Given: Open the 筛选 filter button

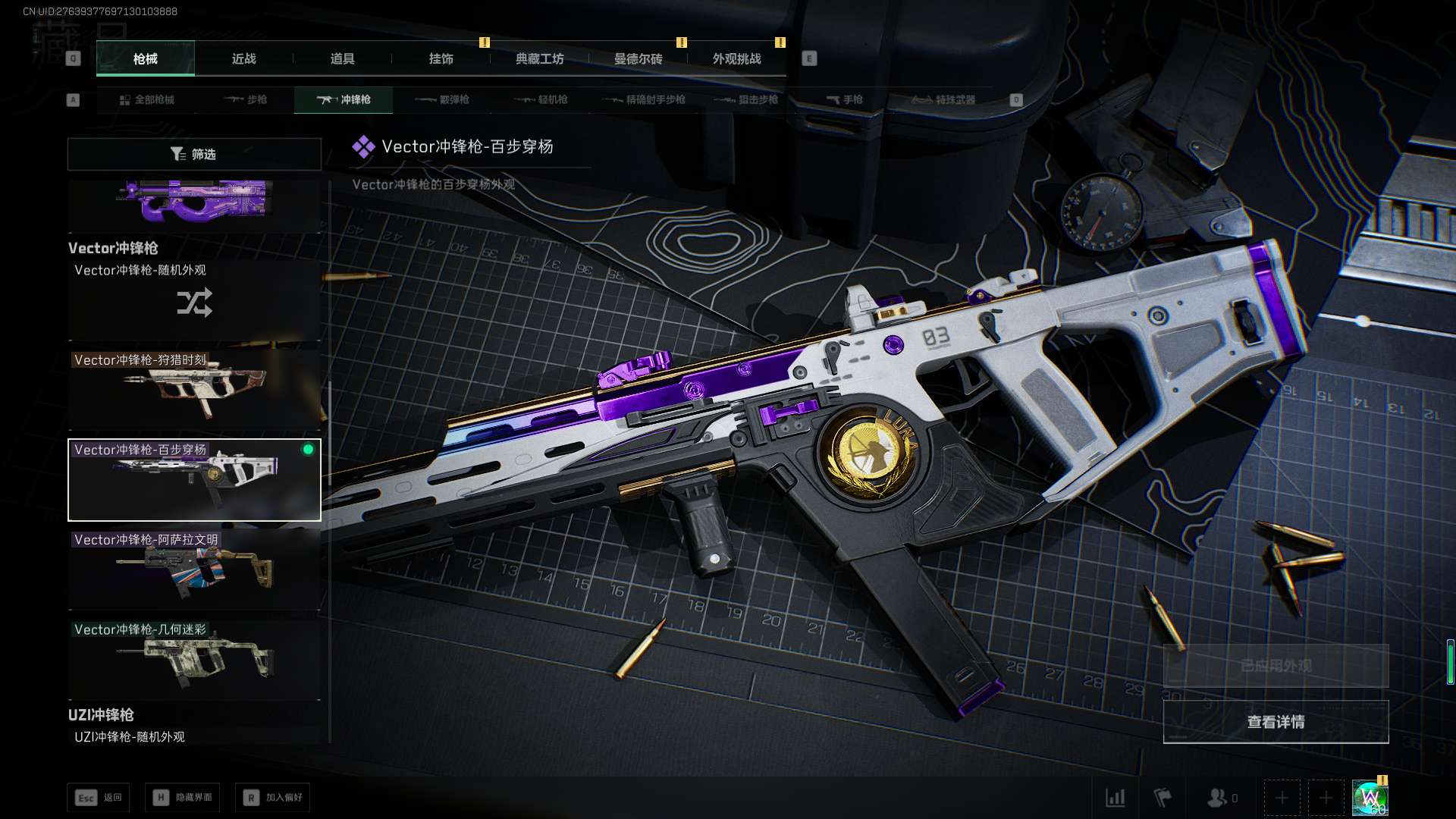Looking at the screenshot, I should tap(194, 155).
